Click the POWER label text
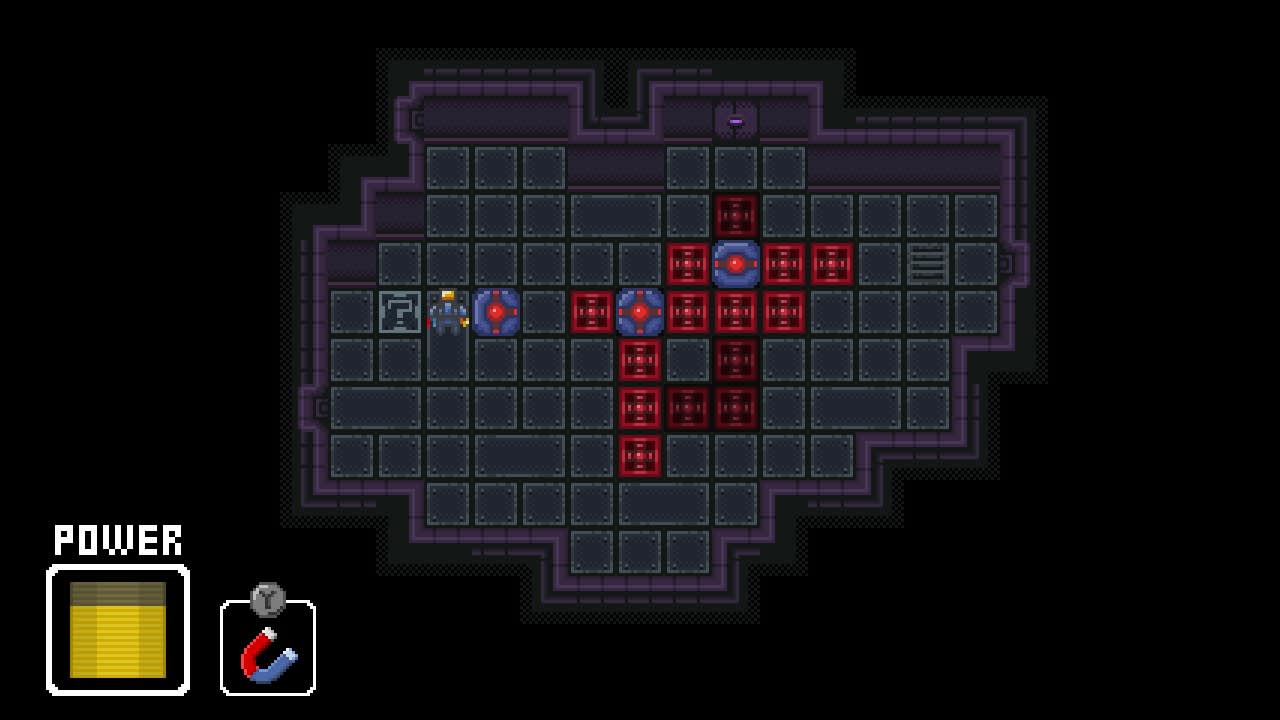 (117, 540)
